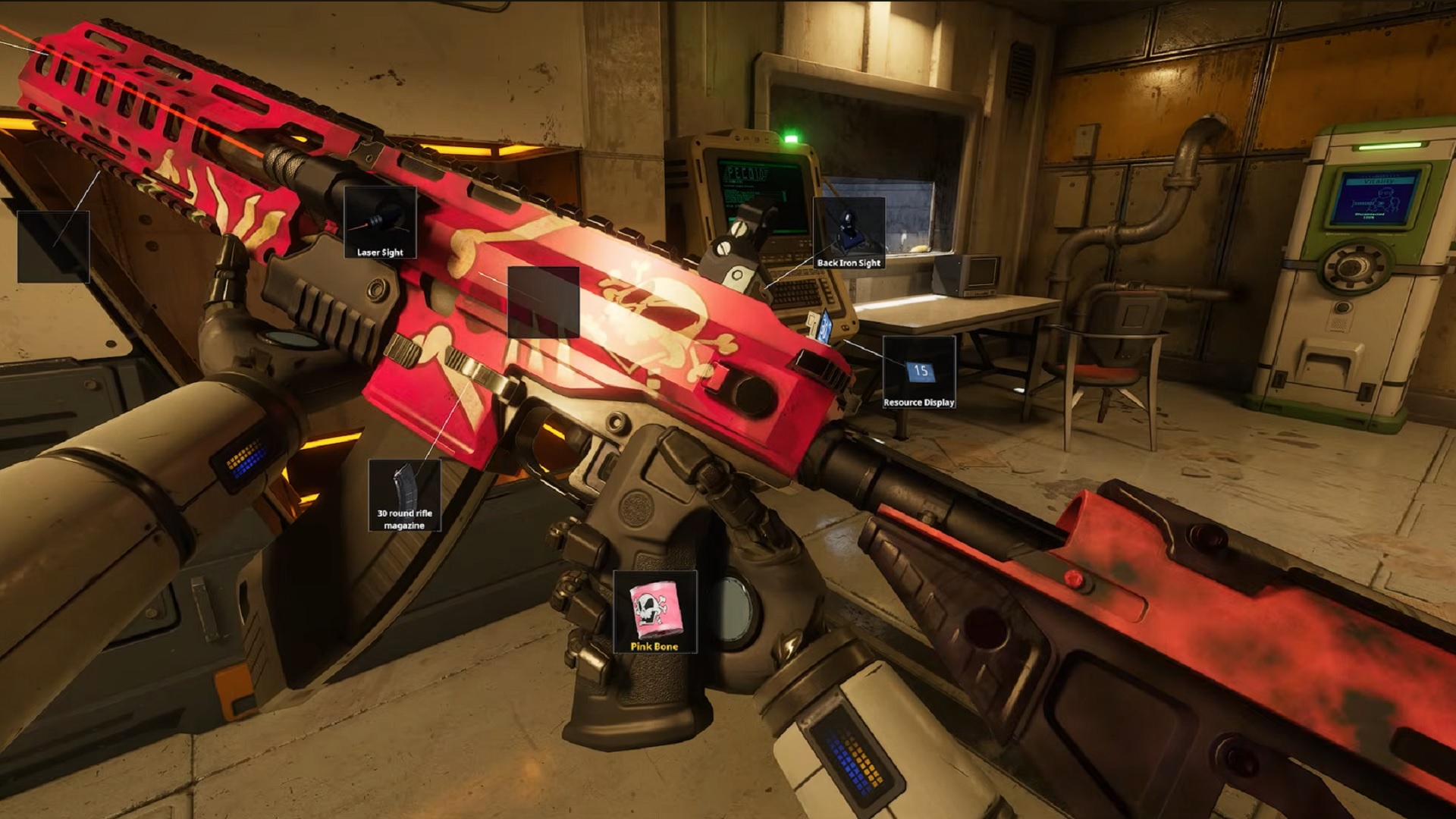Select the Laser Sight attachment slot

[380, 222]
